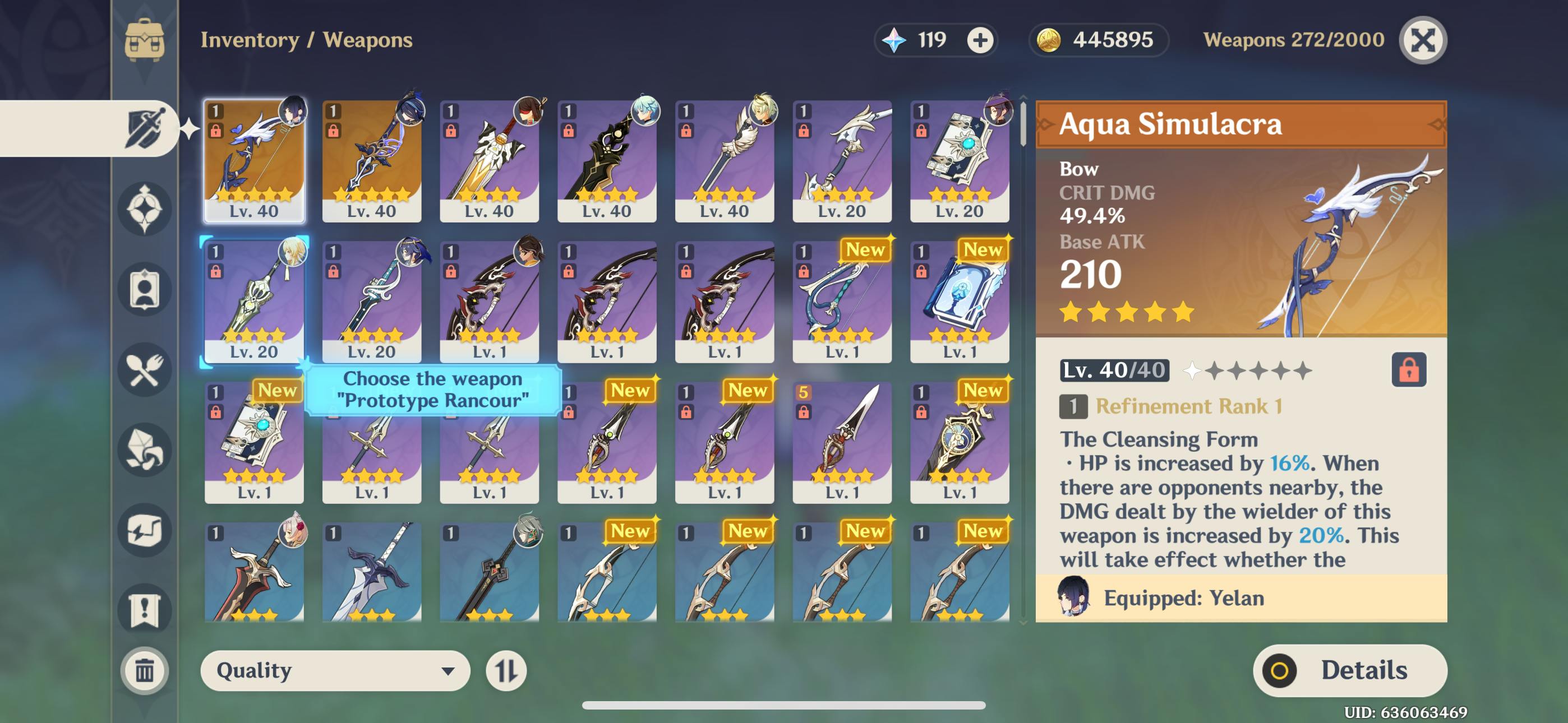Switch to the Weapons tab
Image resolution: width=1568 pixels, height=723 pixels.
coord(144,128)
